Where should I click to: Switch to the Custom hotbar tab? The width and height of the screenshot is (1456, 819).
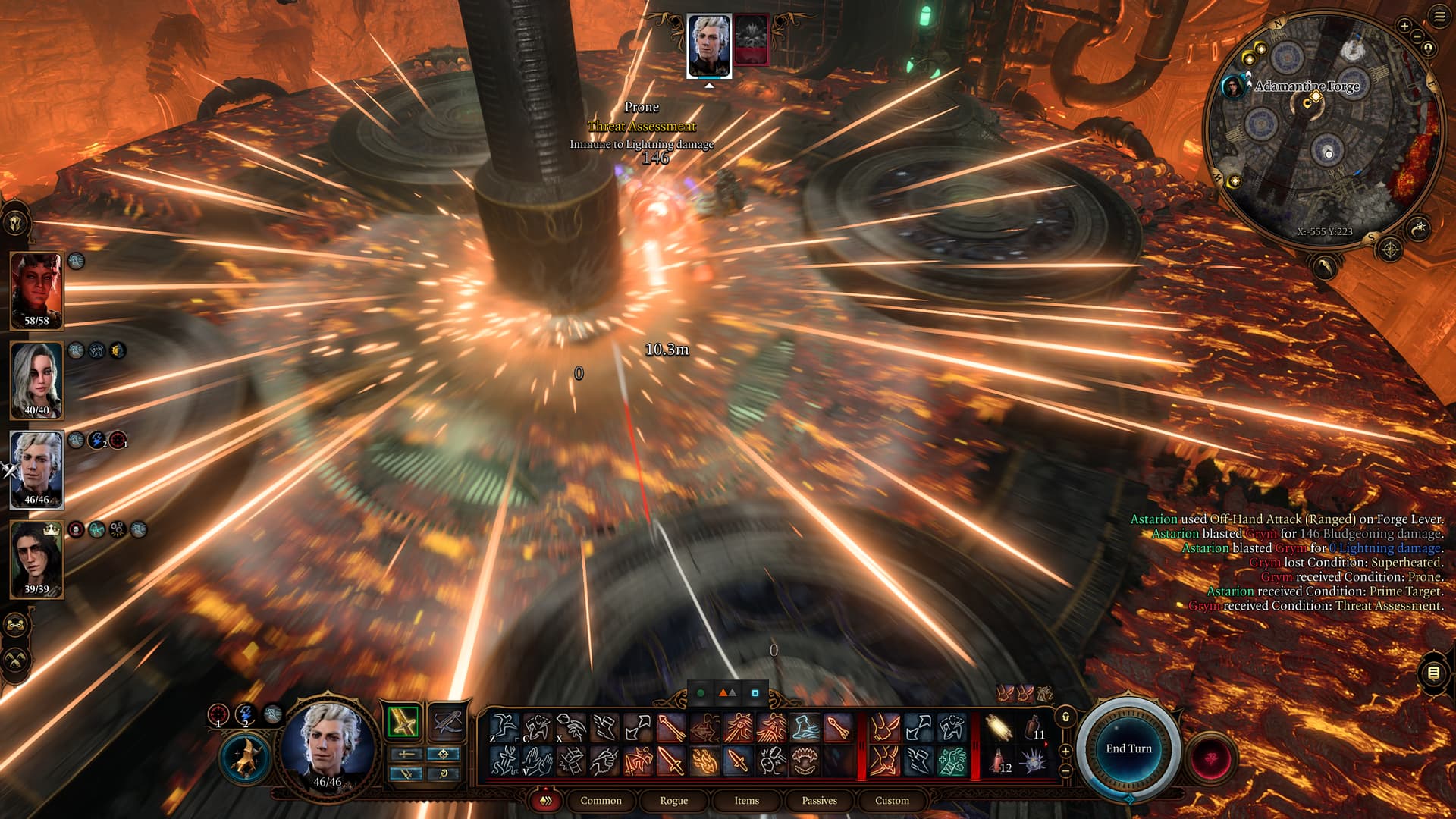(892, 800)
